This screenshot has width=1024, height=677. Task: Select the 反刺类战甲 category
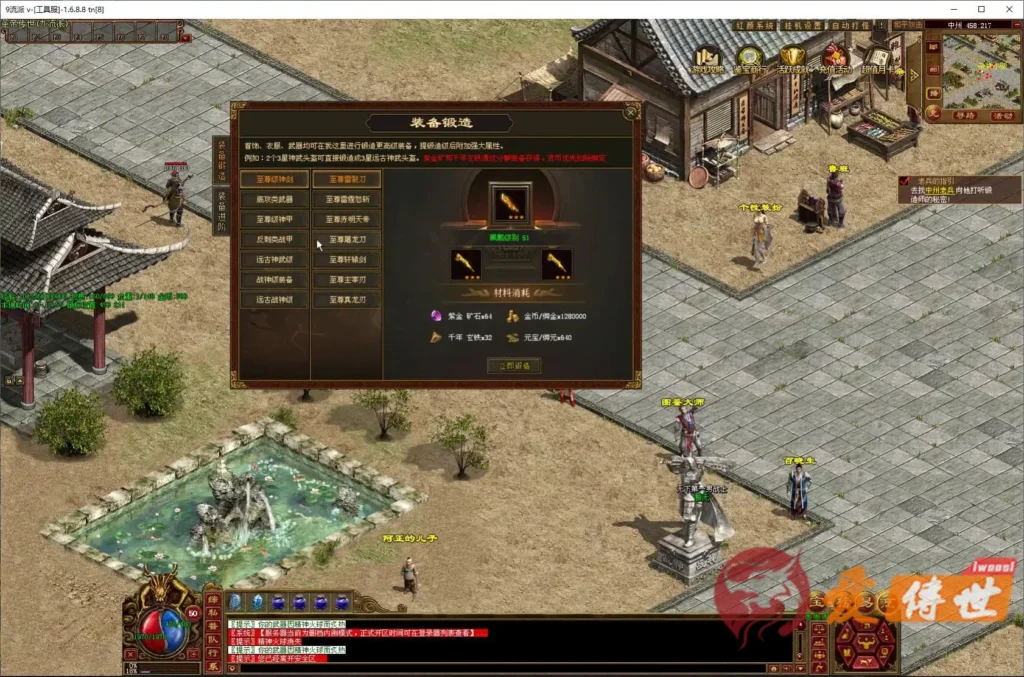tap(273, 240)
